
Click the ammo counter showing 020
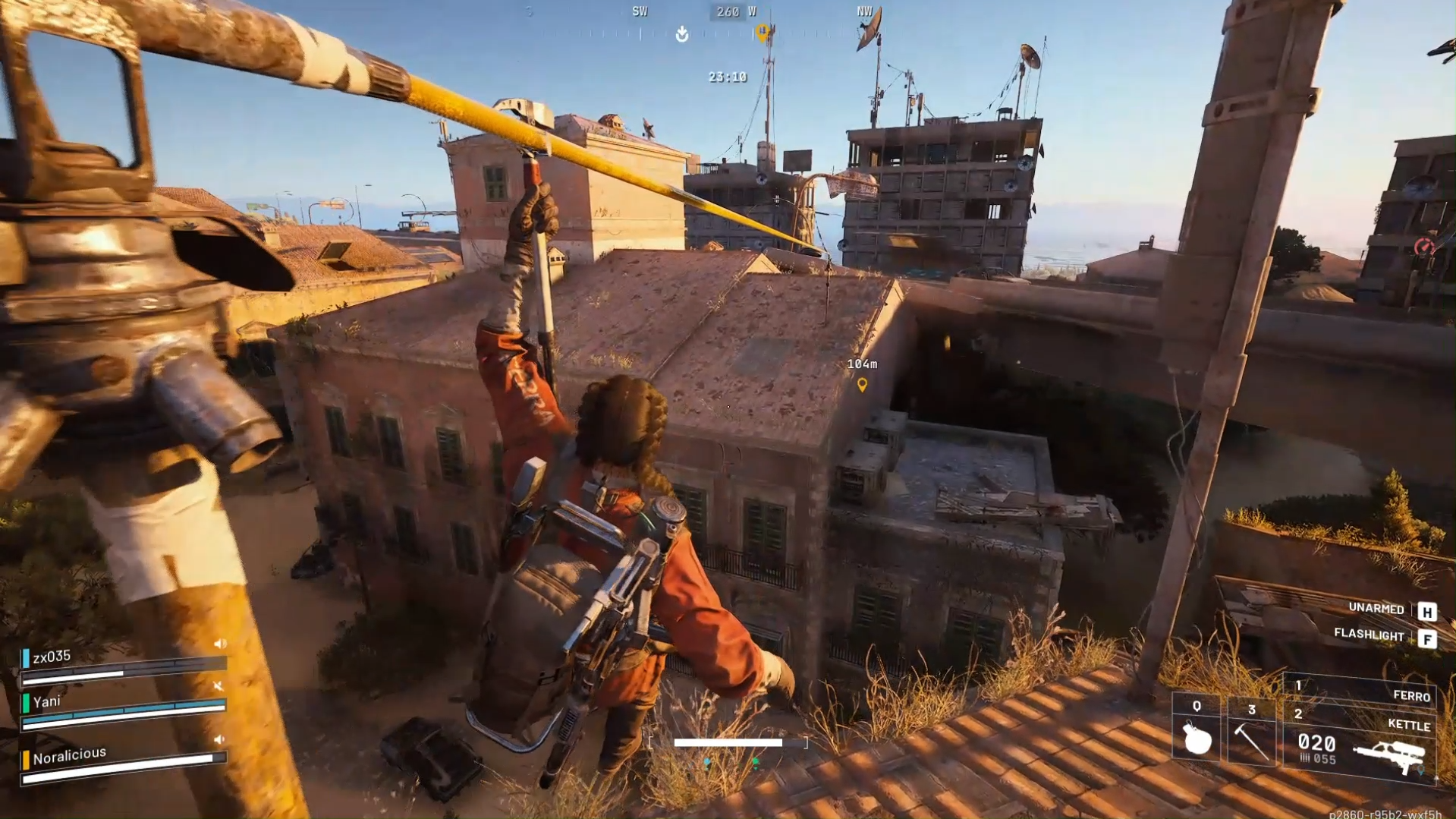pos(1316,743)
